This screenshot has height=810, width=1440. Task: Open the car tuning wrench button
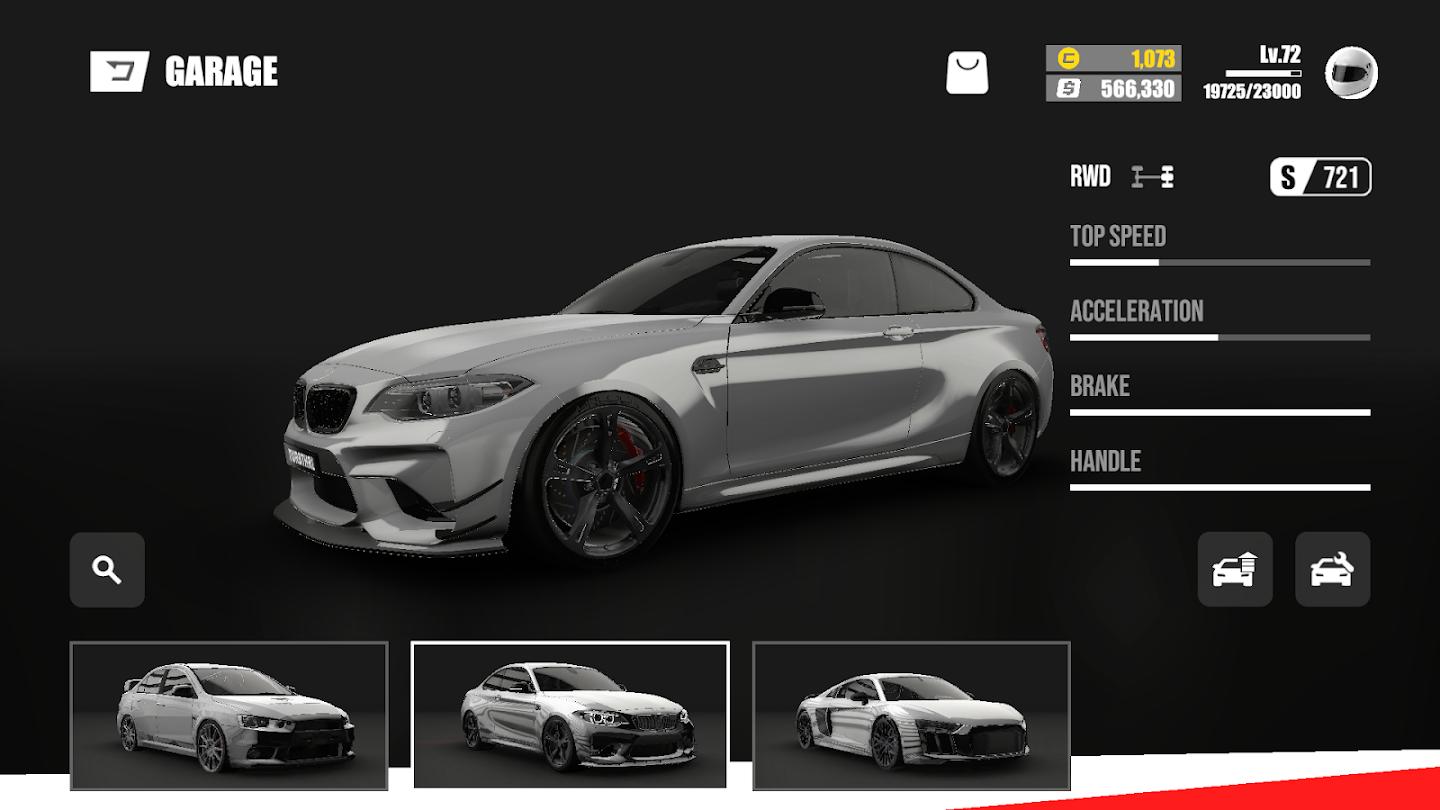click(1332, 570)
